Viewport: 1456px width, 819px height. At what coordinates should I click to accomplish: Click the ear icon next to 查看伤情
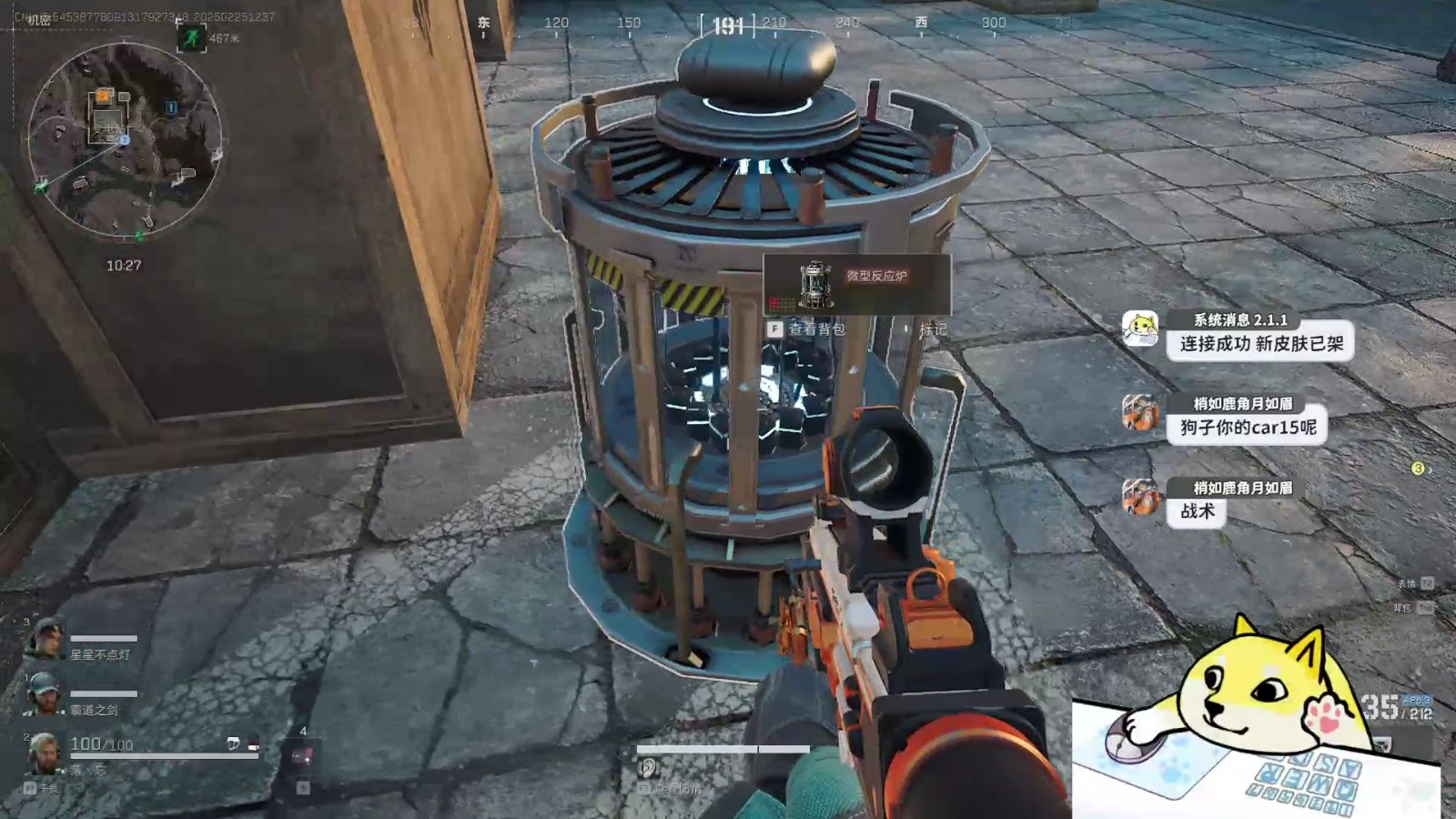(x=648, y=767)
